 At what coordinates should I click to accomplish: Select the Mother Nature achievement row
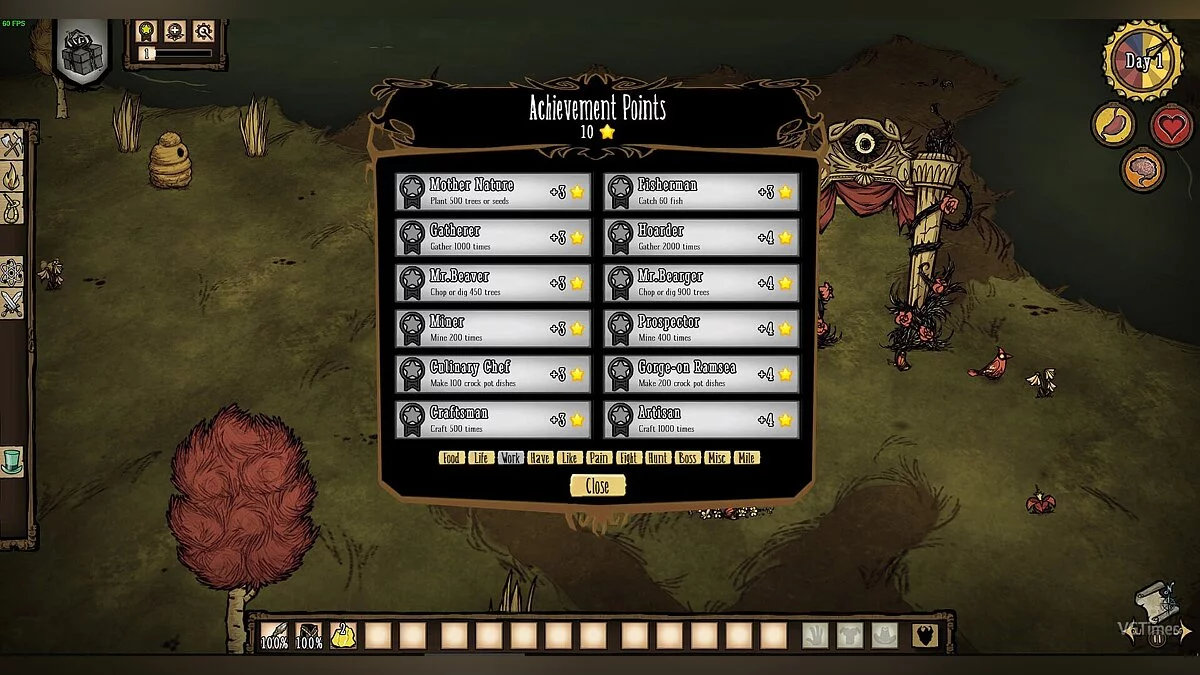[492, 192]
